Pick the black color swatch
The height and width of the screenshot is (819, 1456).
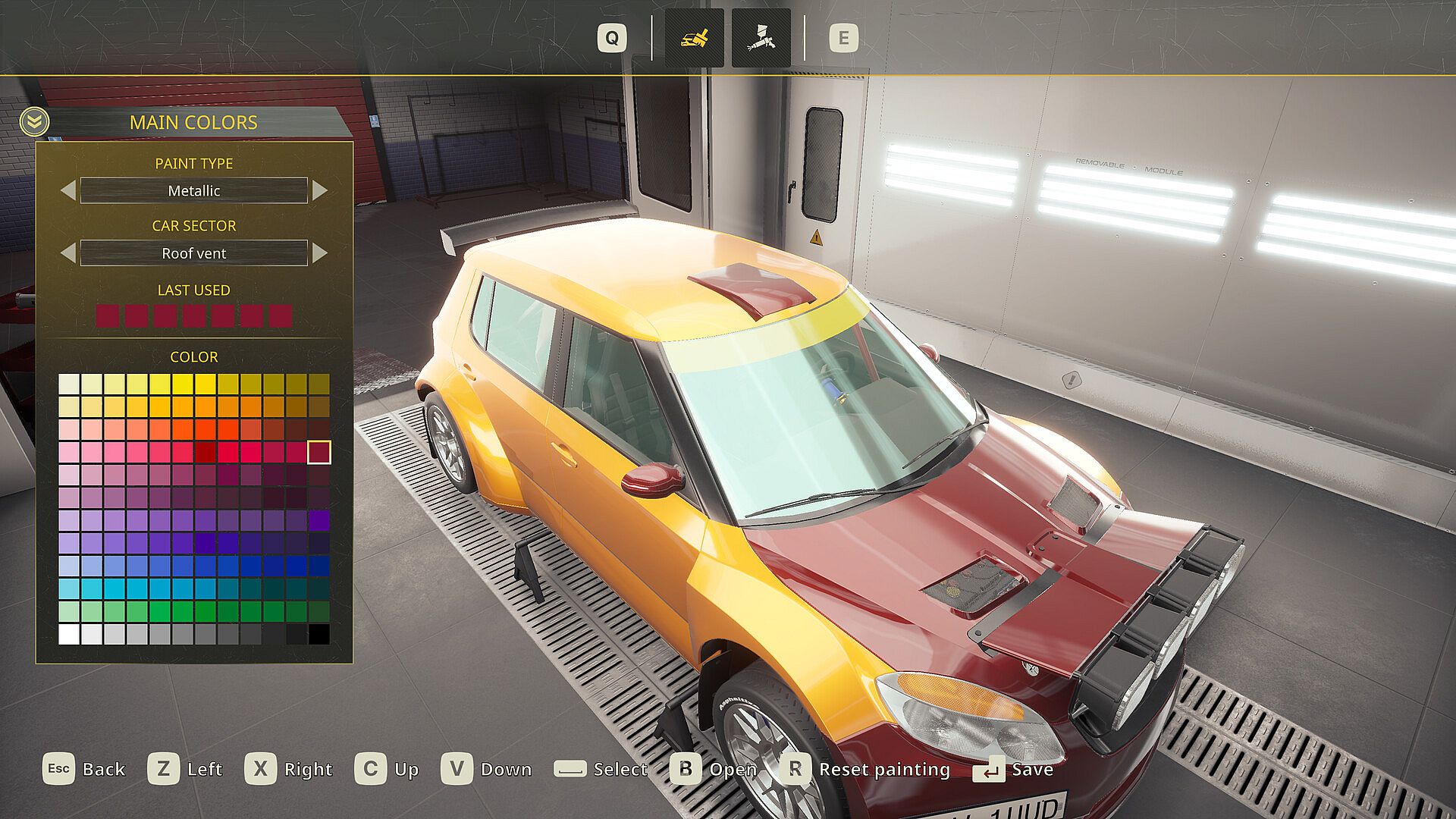click(319, 634)
